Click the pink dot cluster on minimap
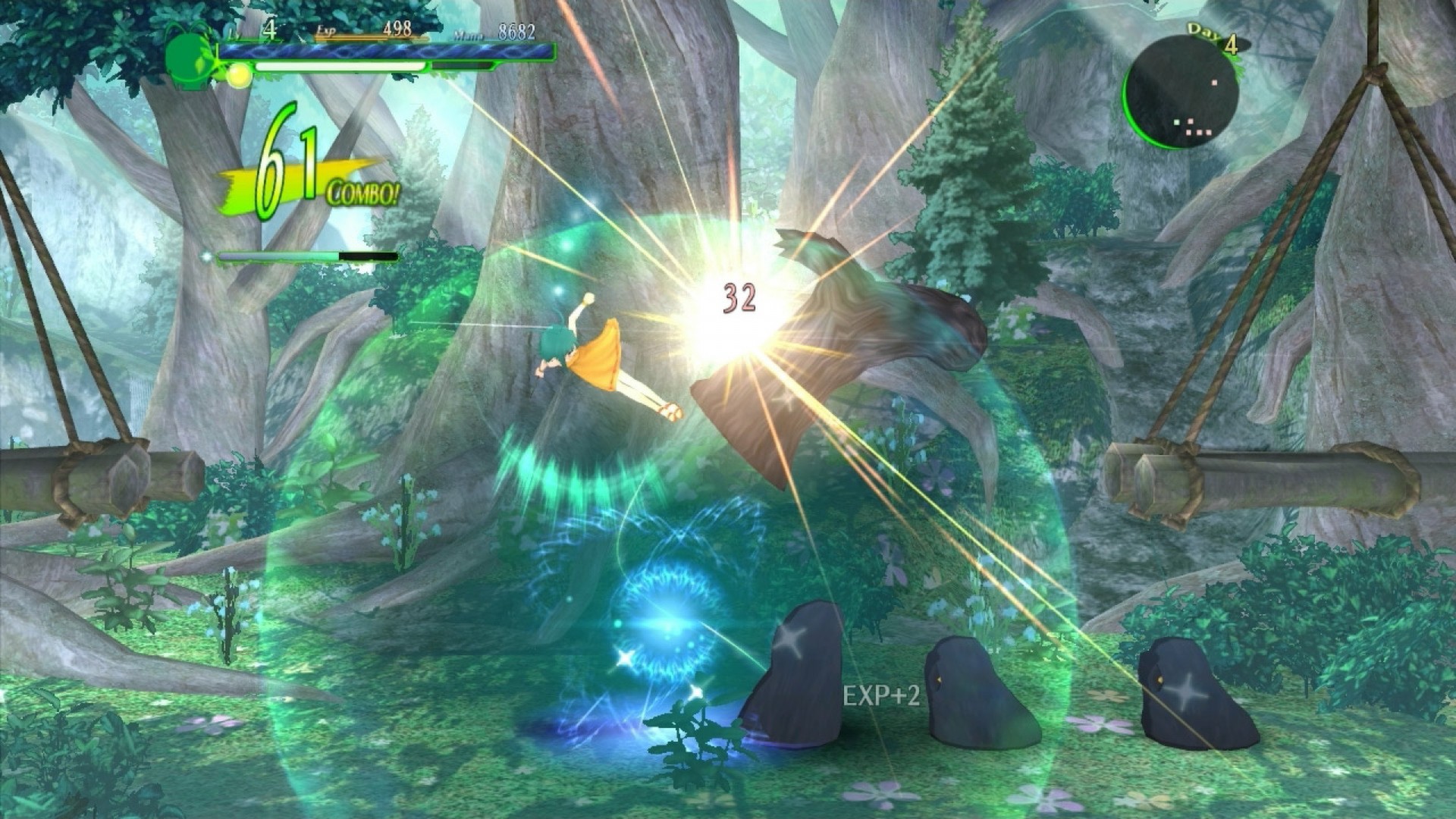 (1199, 132)
